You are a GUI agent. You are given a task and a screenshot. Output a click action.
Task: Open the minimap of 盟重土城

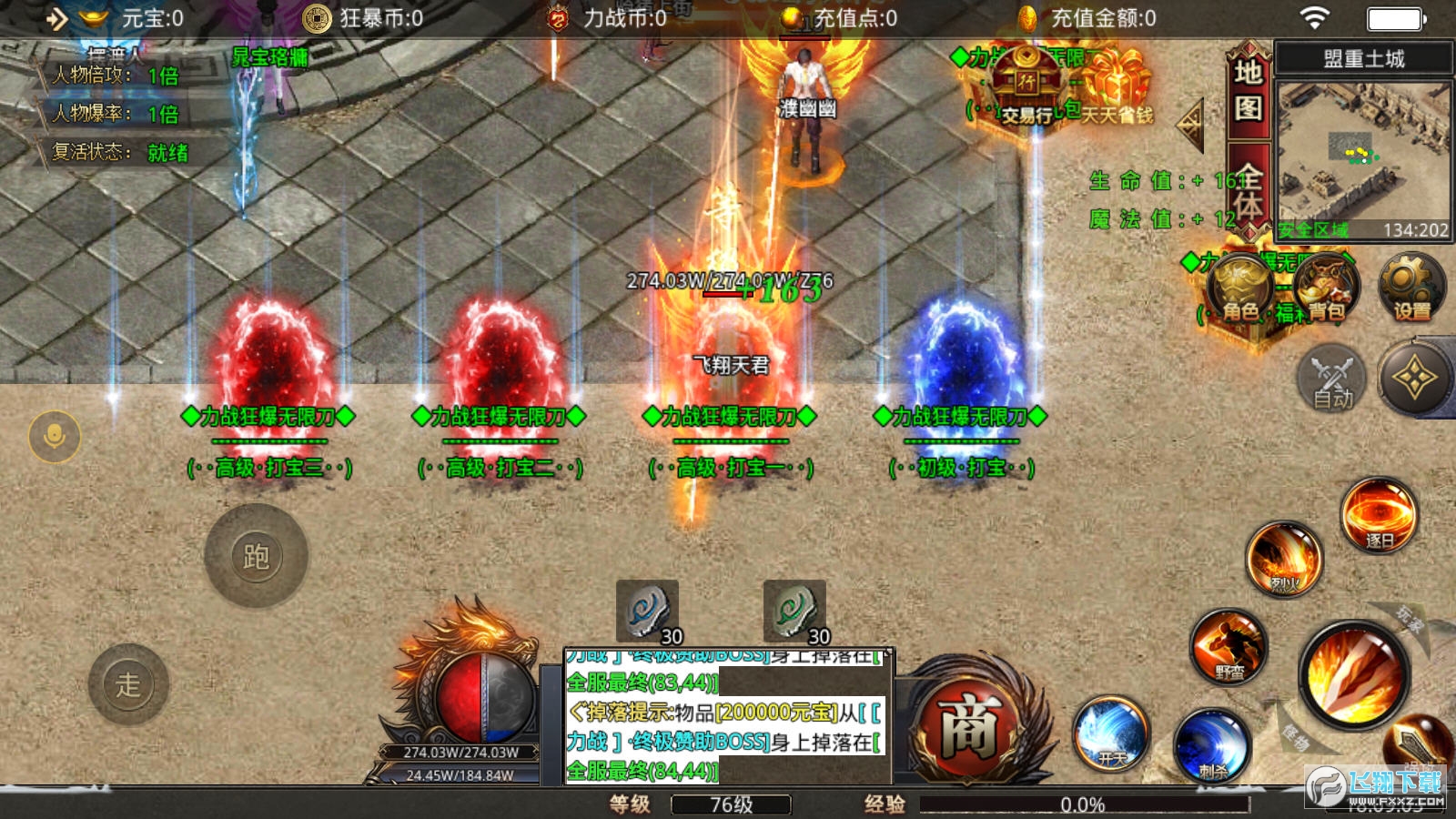[1362, 159]
